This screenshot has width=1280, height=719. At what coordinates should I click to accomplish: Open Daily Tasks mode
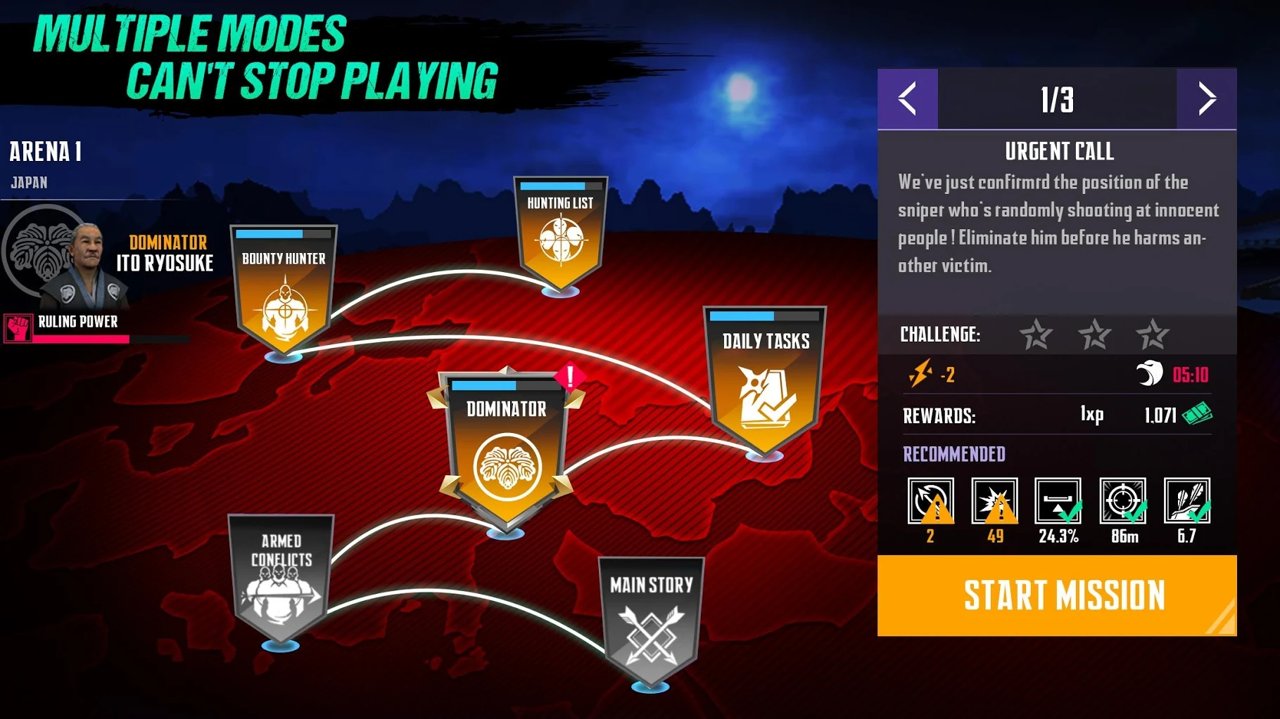765,378
